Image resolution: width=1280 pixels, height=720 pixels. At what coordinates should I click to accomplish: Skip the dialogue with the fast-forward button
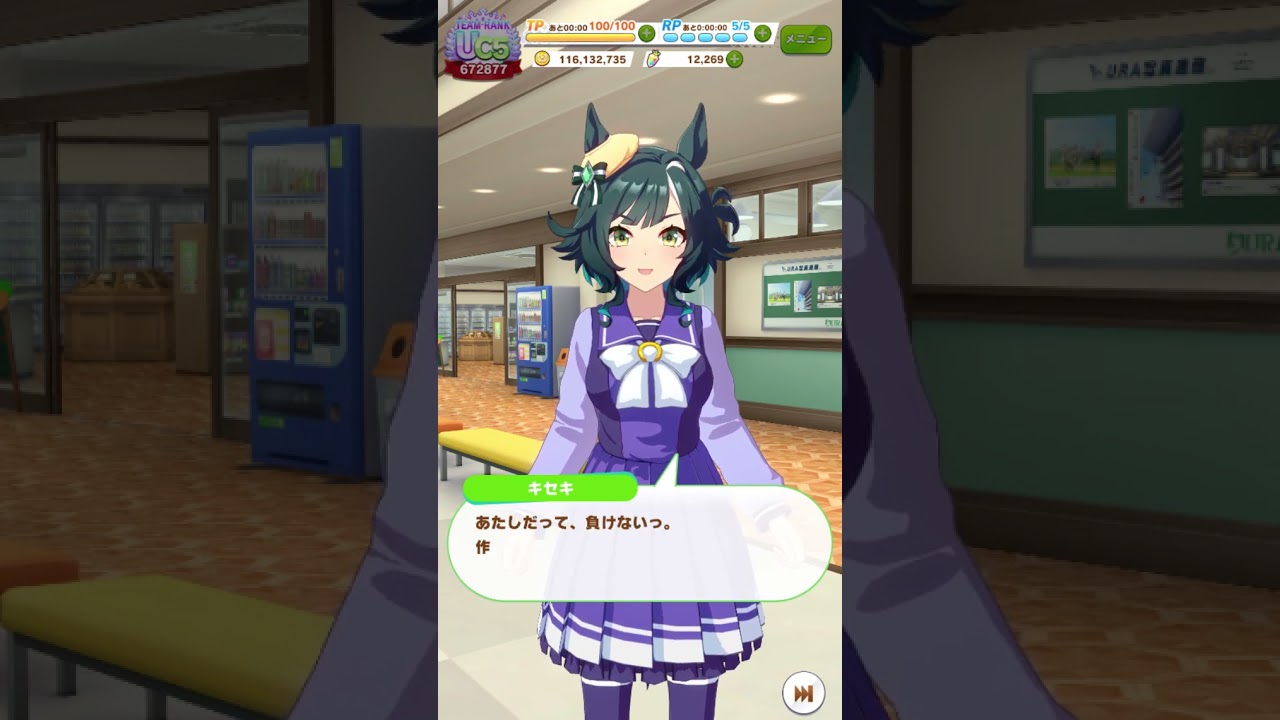[802, 693]
